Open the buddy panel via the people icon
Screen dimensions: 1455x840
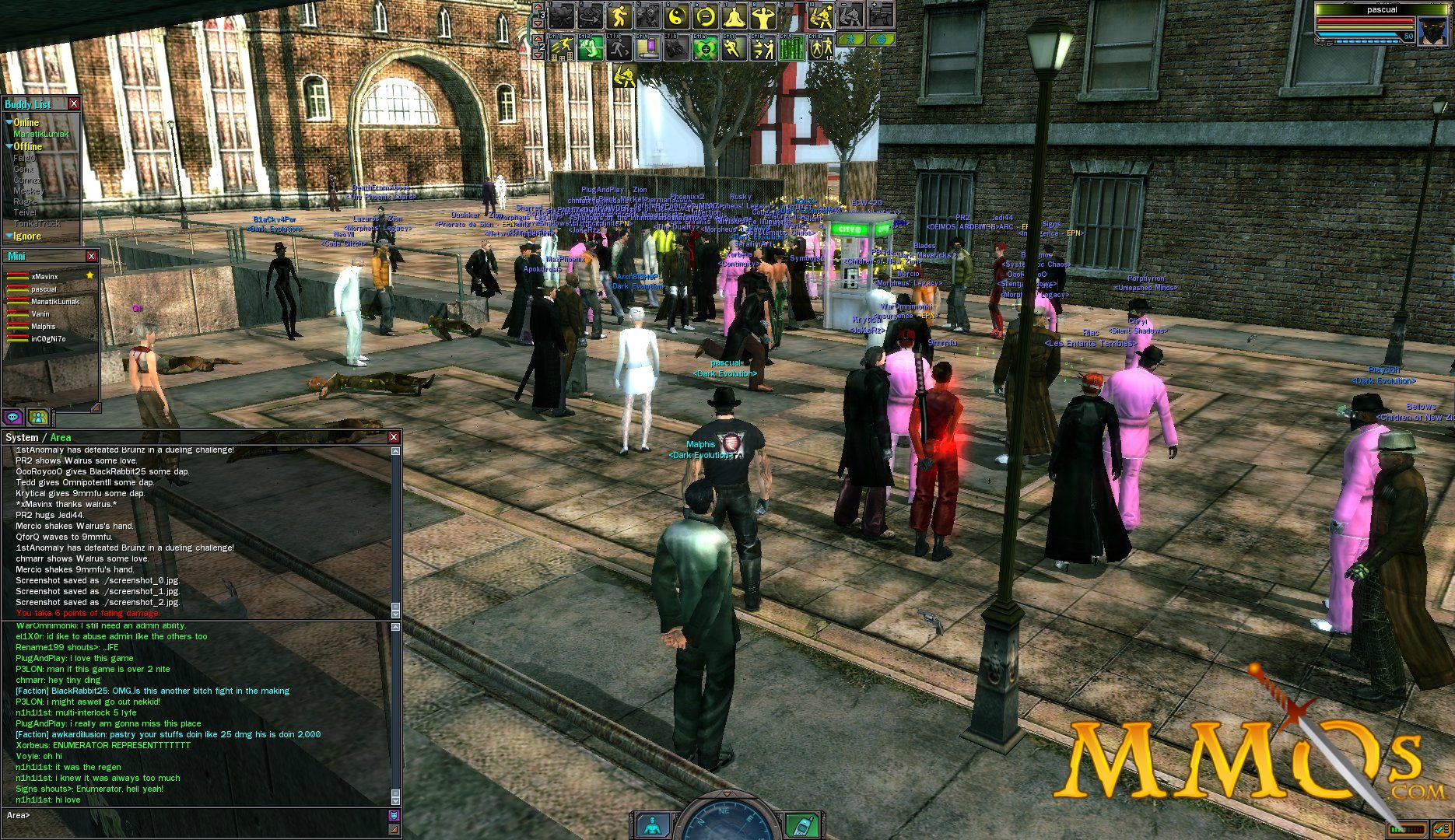pos(38,418)
